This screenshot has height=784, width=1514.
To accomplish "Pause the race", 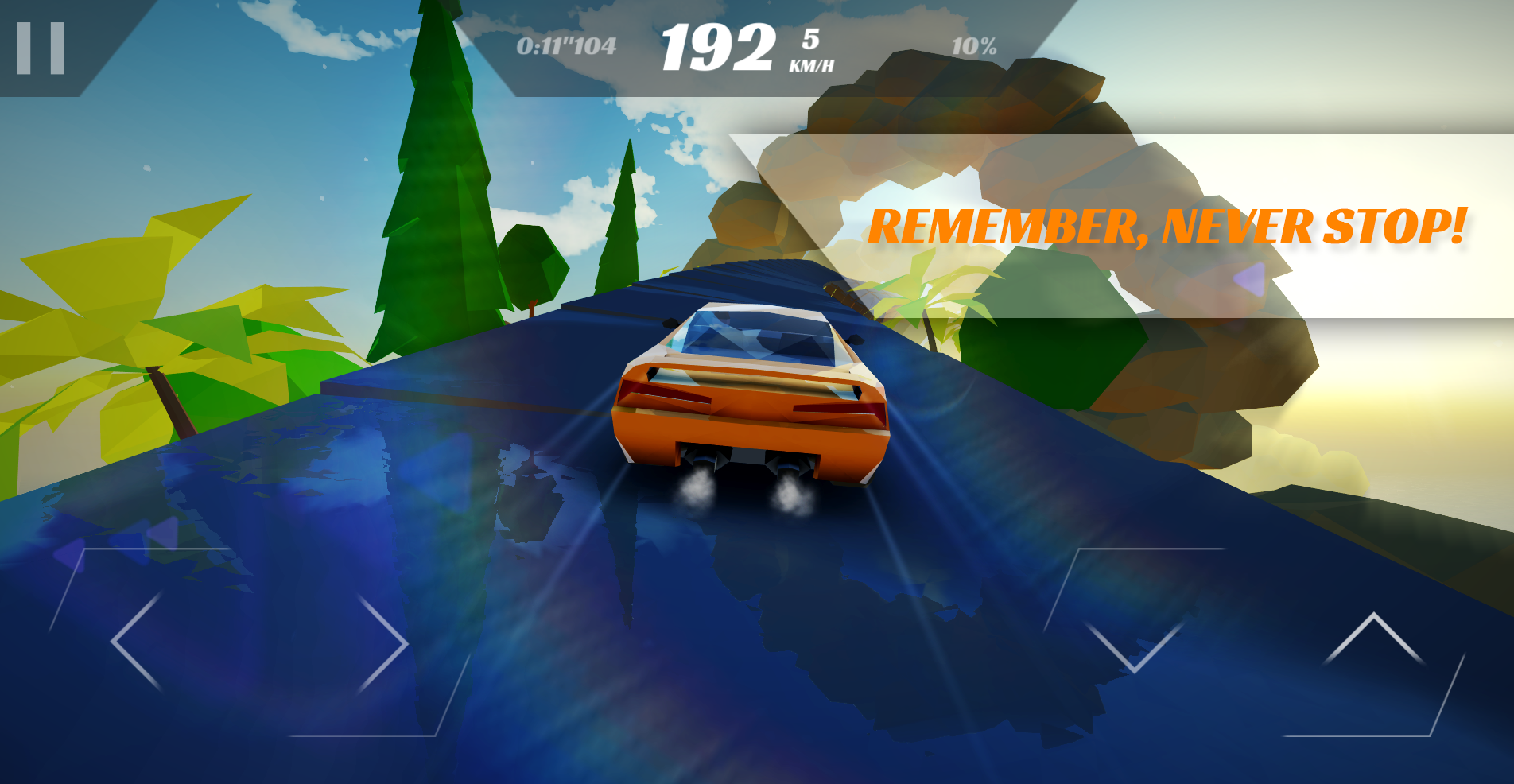I will (41, 48).
